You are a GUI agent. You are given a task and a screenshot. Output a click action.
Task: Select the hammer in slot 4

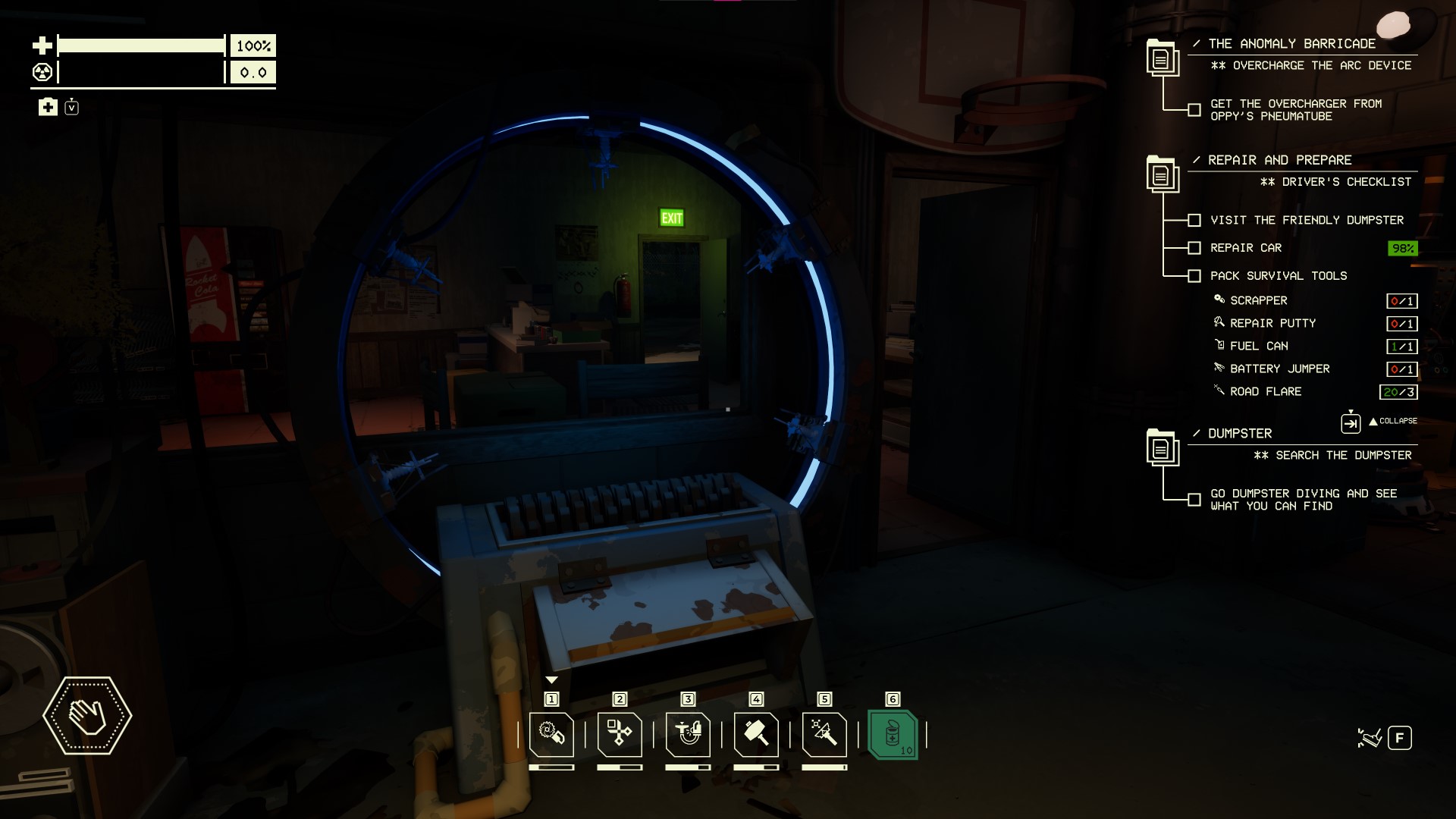point(756,734)
